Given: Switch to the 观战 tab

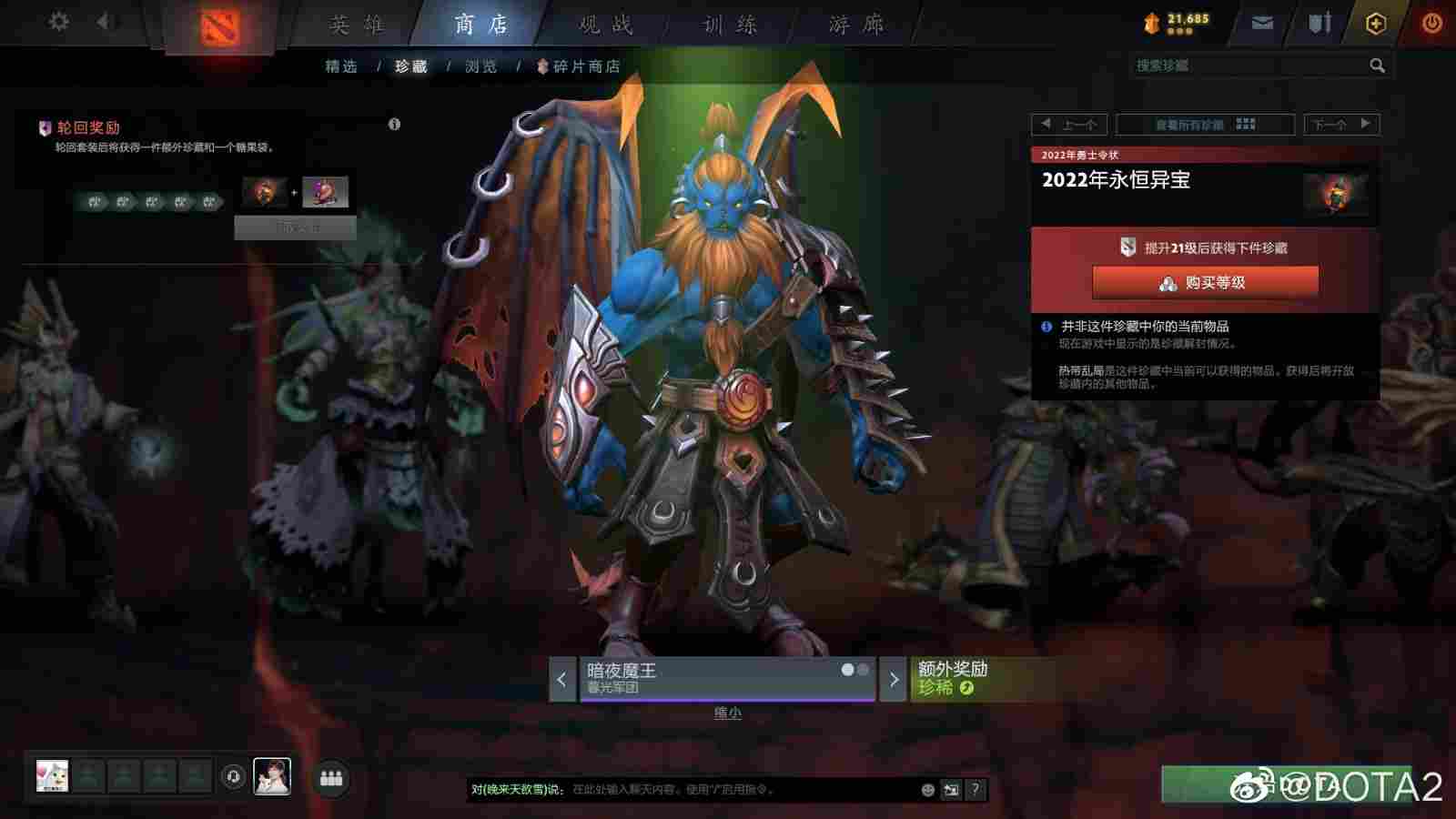Looking at the screenshot, I should click(x=607, y=25).
